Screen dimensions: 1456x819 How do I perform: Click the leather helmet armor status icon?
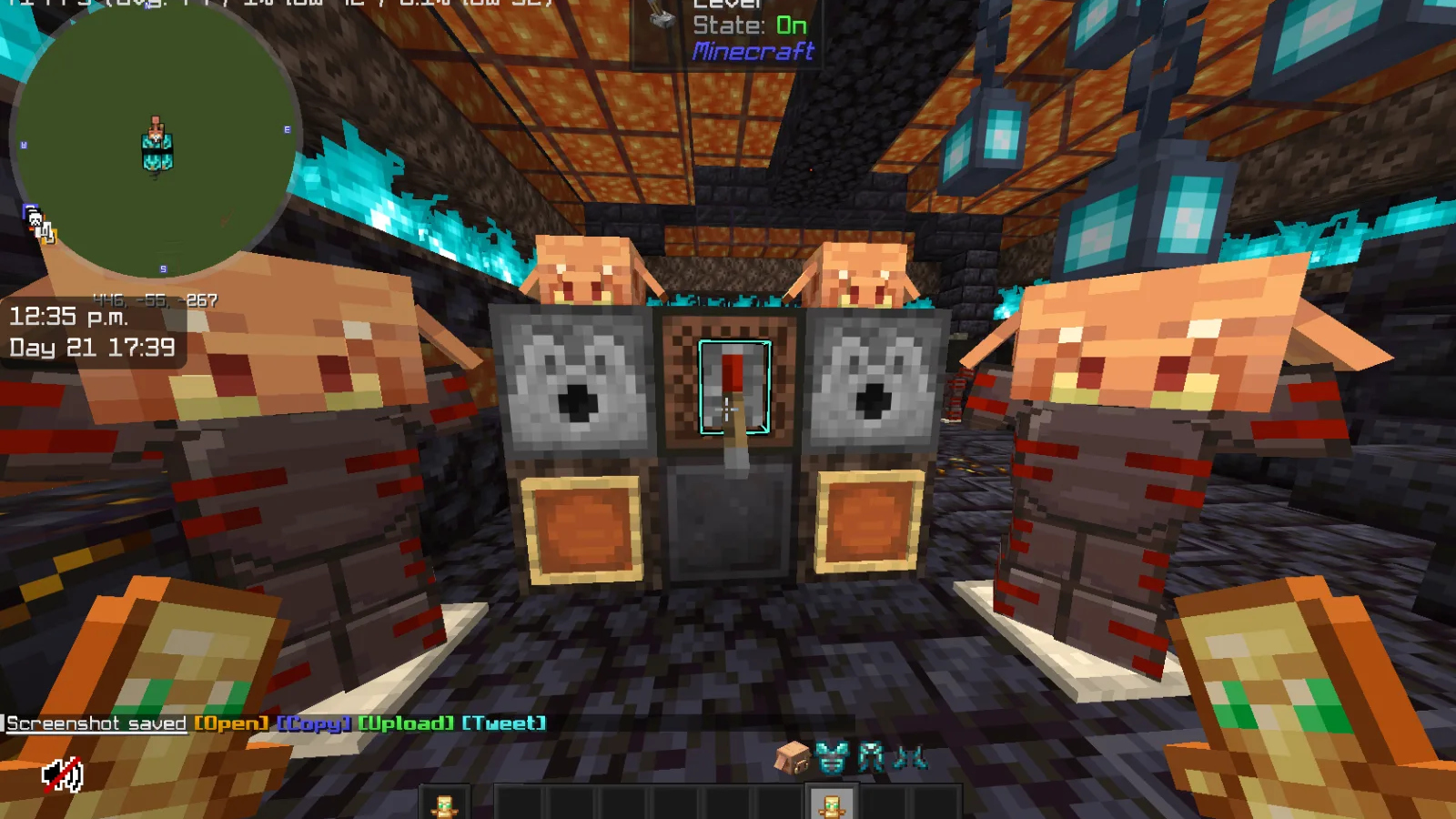[792, 757]
